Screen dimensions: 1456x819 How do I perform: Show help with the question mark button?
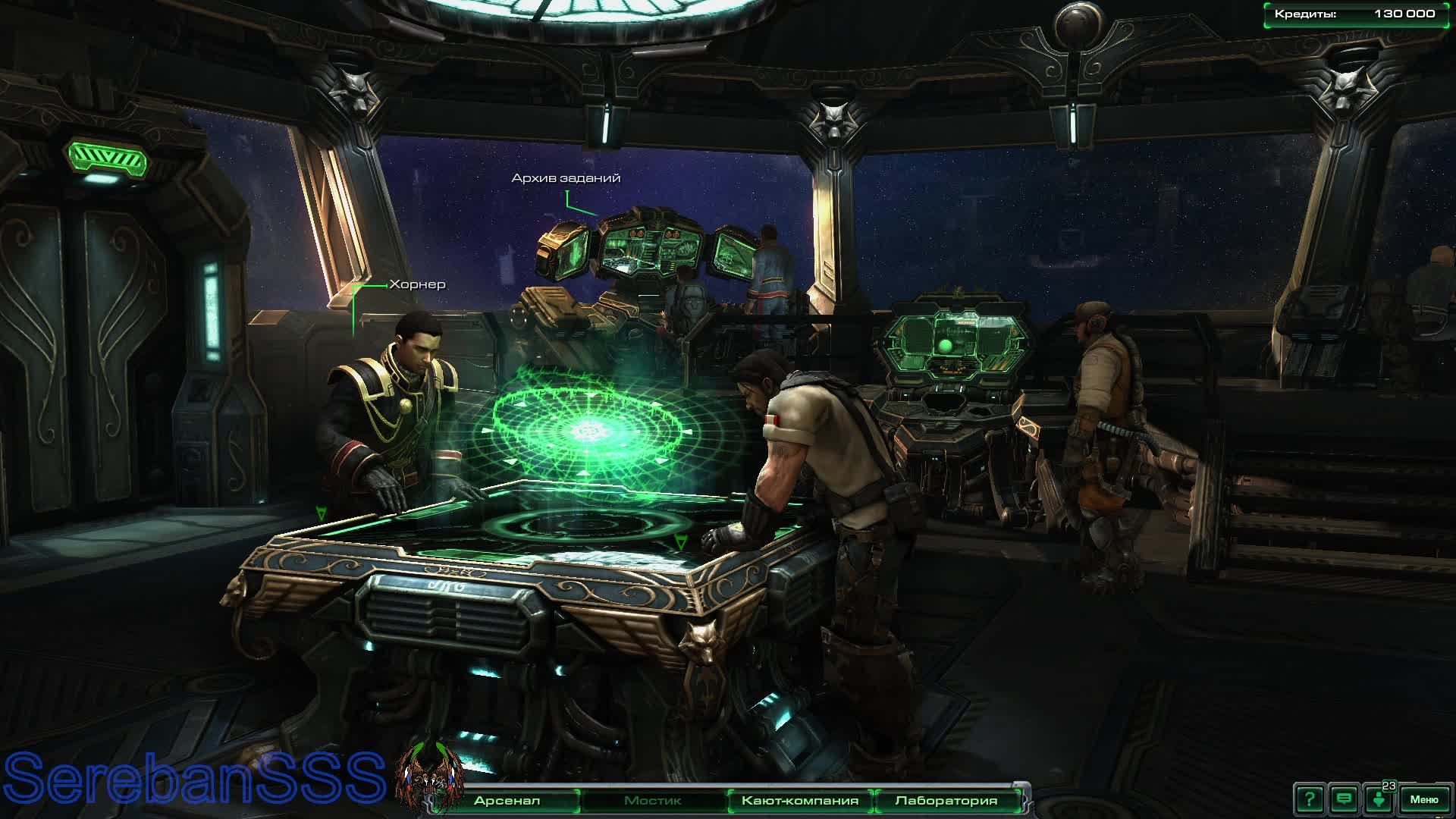(1310, 799)
